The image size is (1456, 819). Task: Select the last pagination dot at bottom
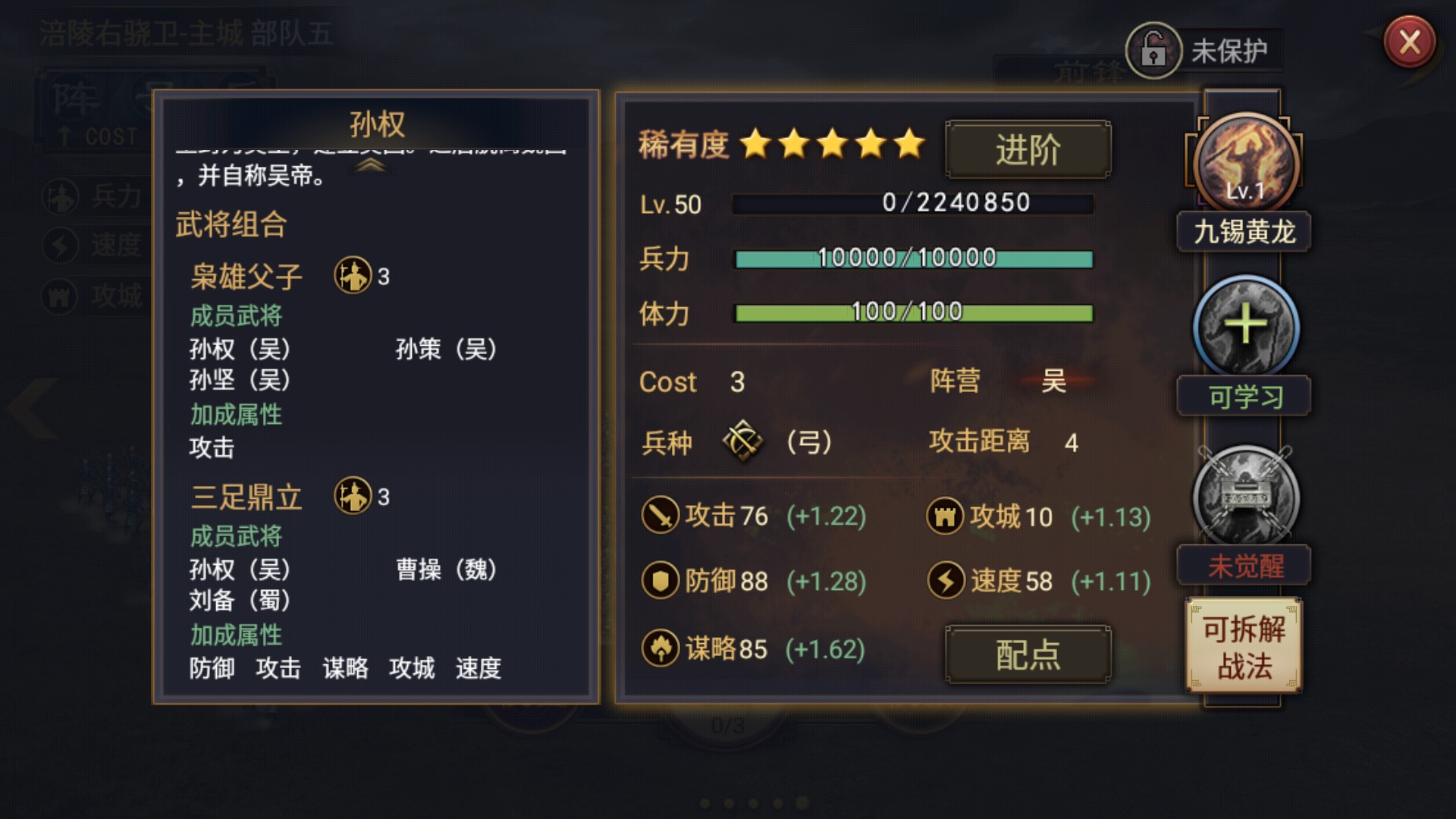point(802,803)
